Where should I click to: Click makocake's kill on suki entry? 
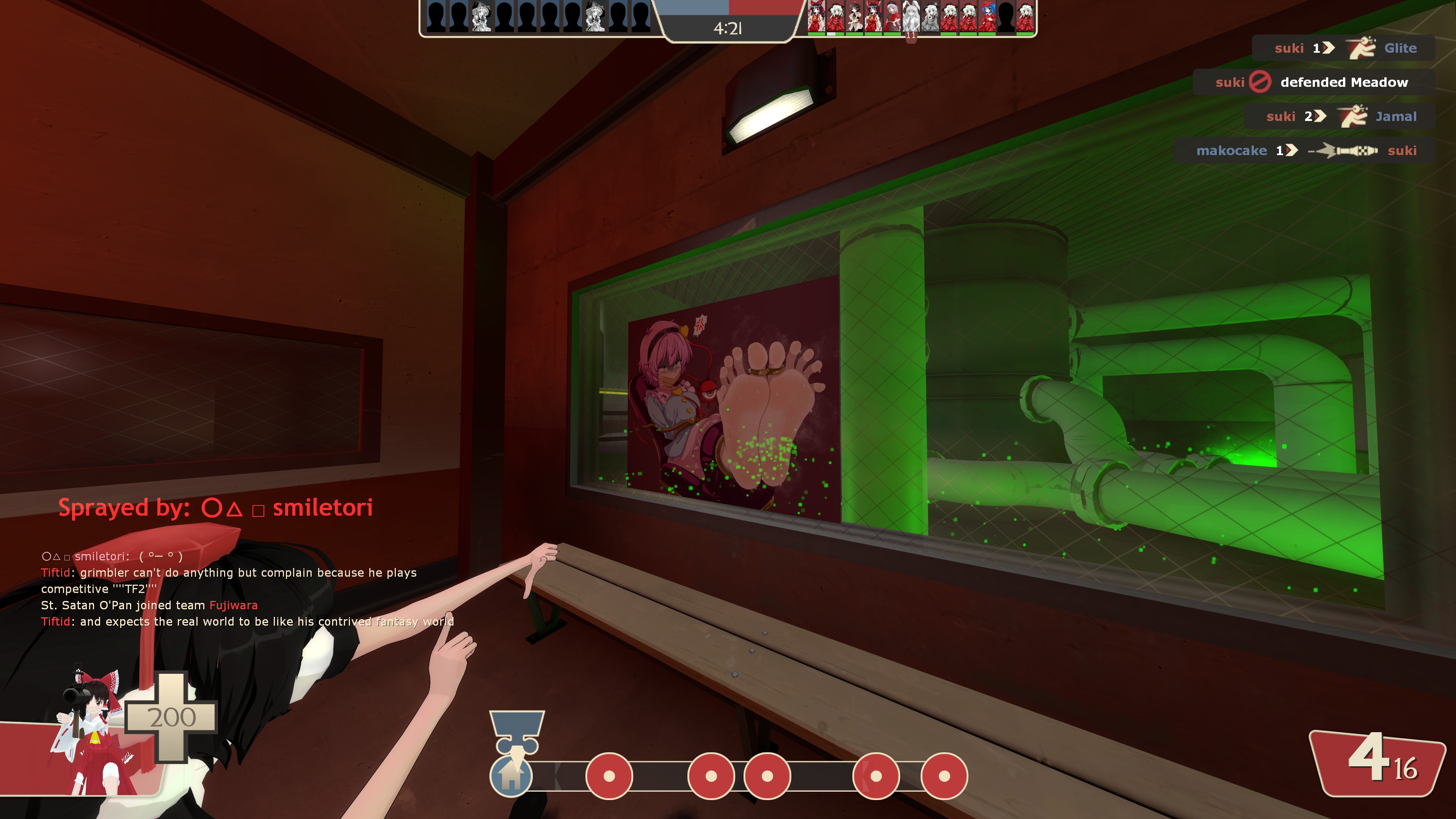coord(1304,151)
